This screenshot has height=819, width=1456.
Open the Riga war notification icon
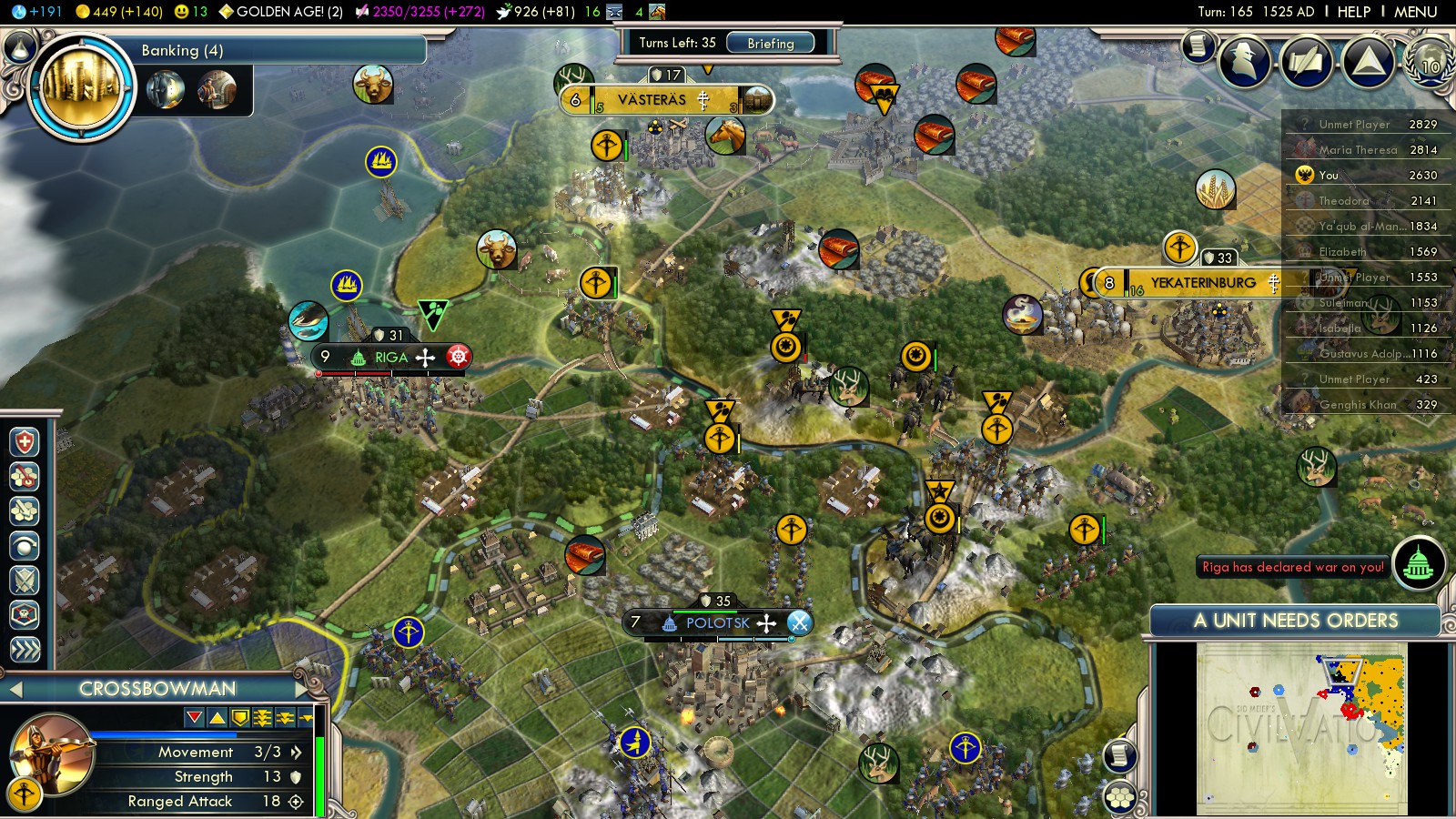pos(1418,565)
